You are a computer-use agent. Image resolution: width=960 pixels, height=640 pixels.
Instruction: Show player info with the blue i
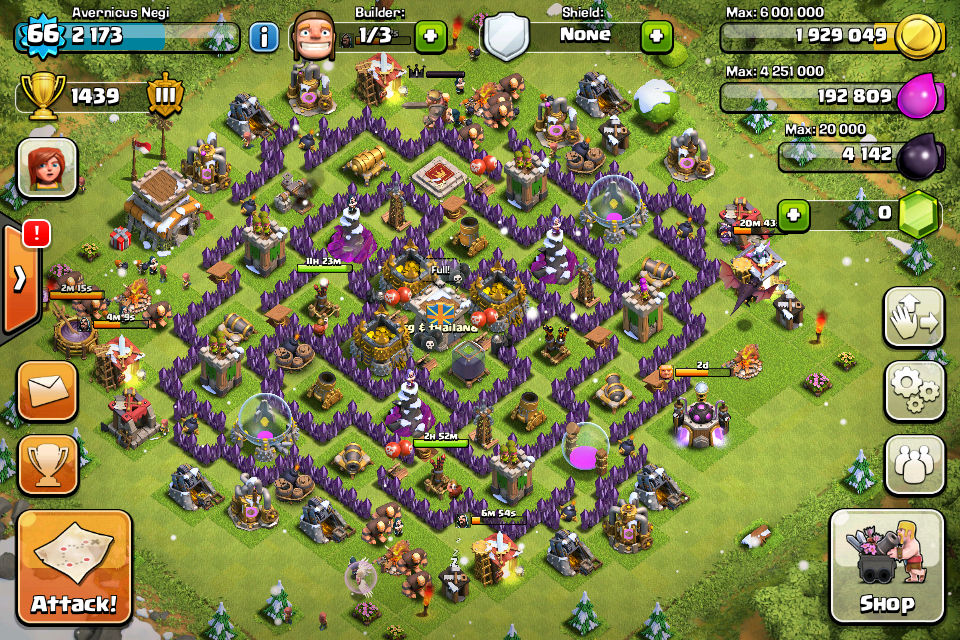tap(263, 38)
